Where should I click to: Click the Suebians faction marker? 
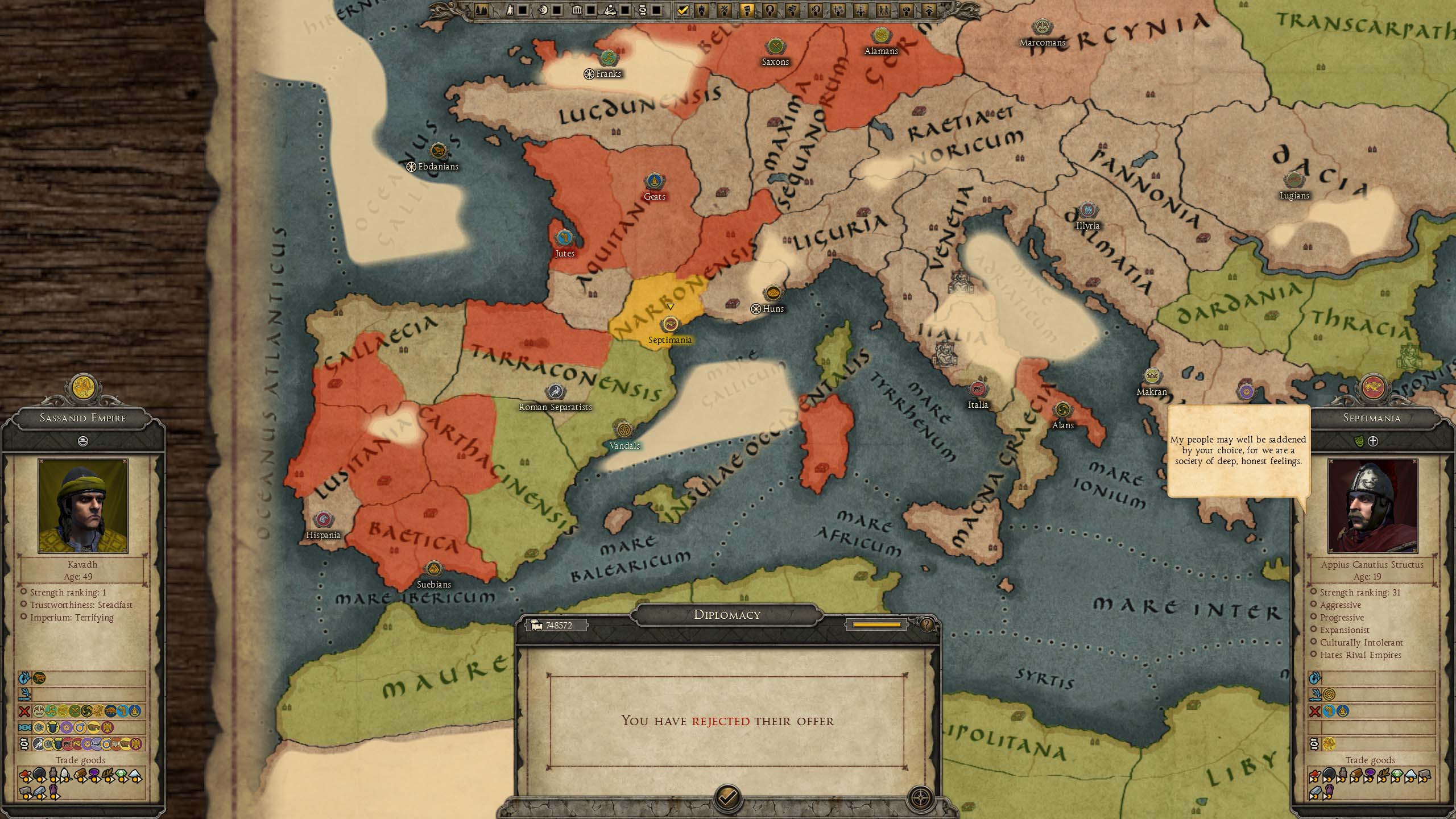[434, 569]
